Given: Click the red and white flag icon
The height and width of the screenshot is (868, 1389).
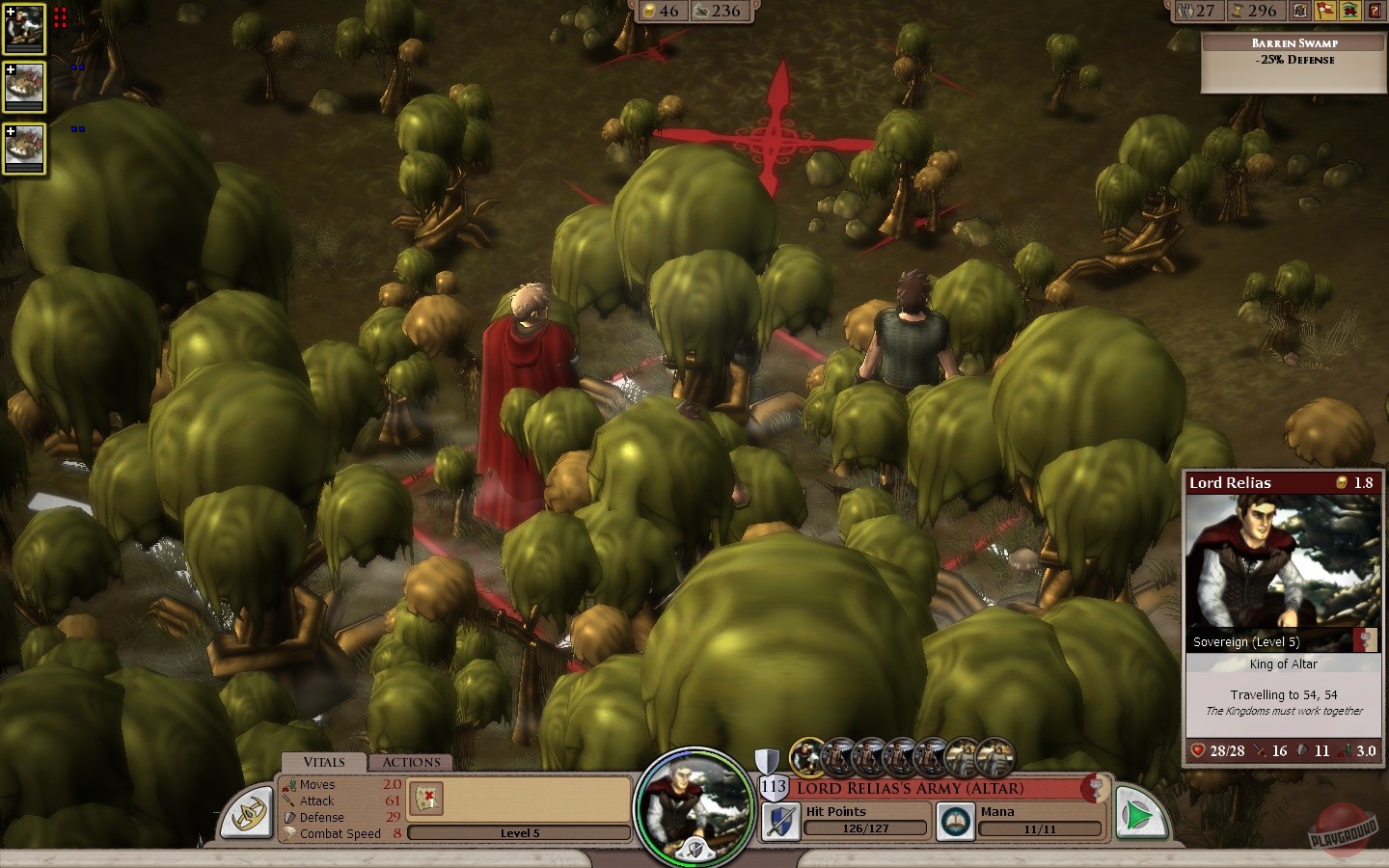Looking at the screenshot, I should coord(1326,11).
